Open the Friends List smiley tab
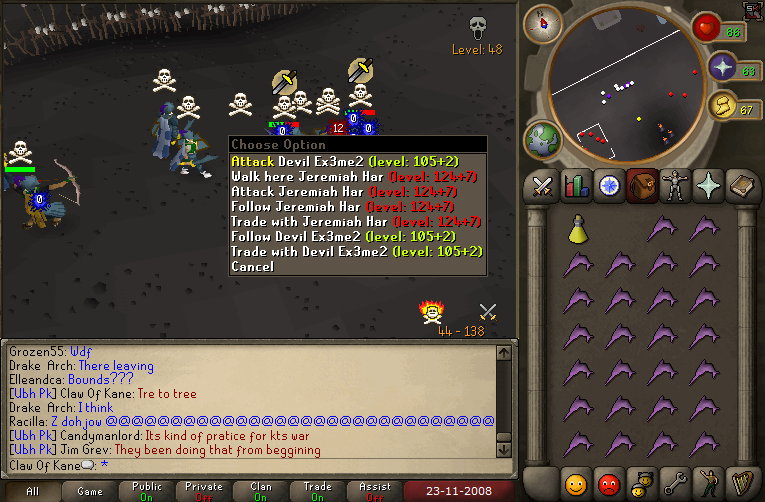The image size is (765, 502). (x=575, y=483)
